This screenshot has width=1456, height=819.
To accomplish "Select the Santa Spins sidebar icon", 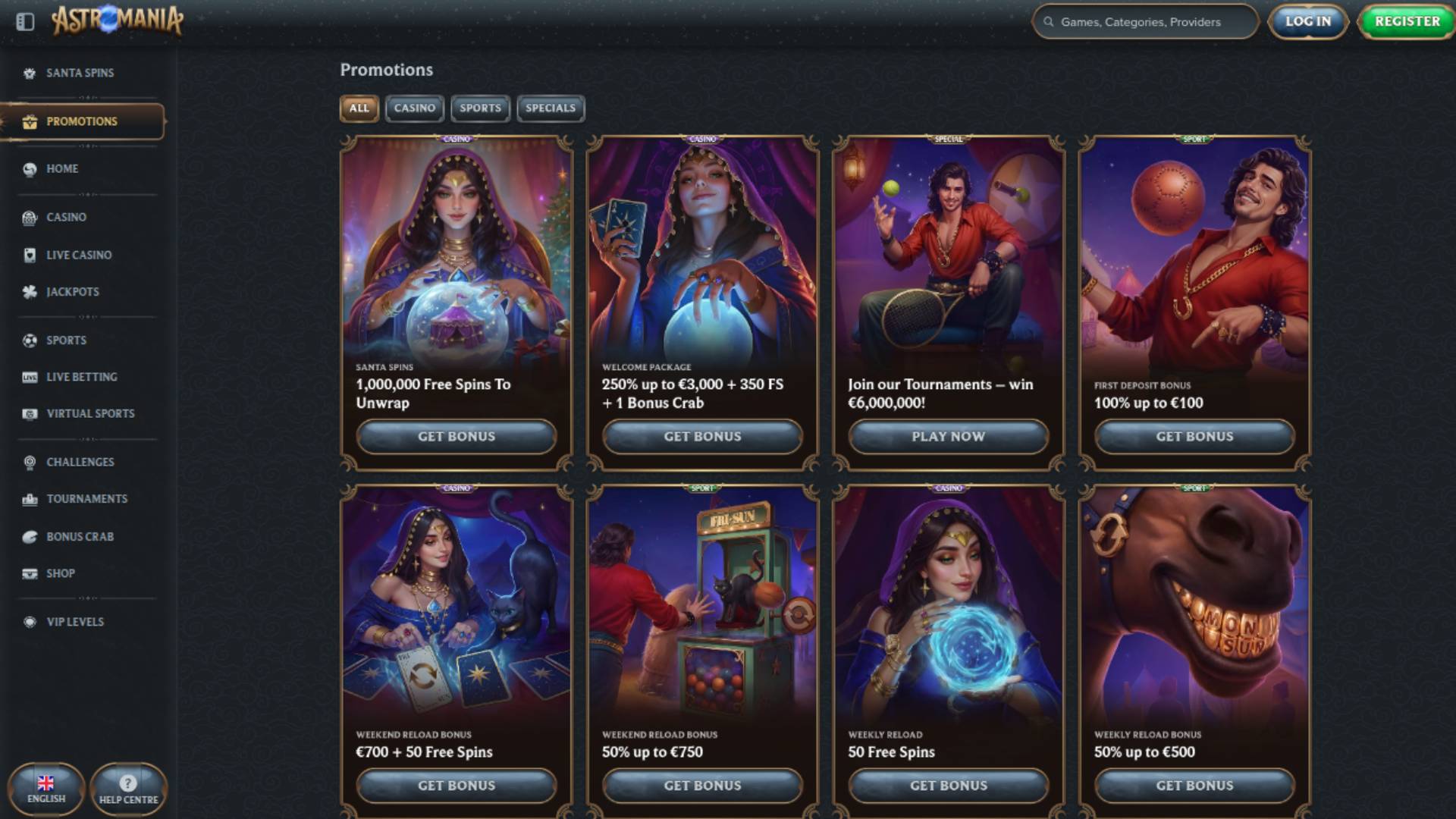I will (x=30, y=73).
